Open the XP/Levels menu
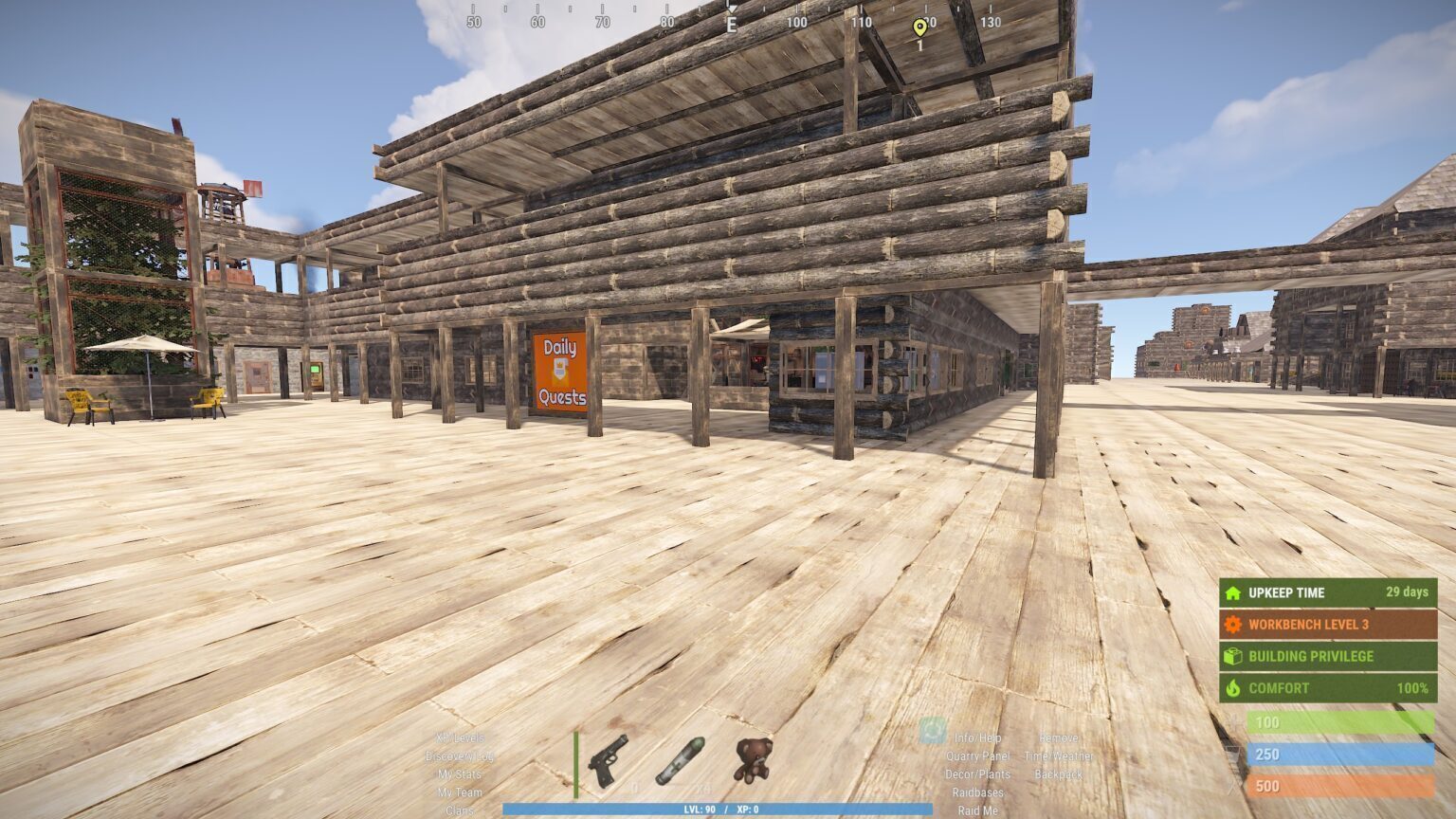Viewport: 1456px width, 819px height. click(x=460, y=737)
